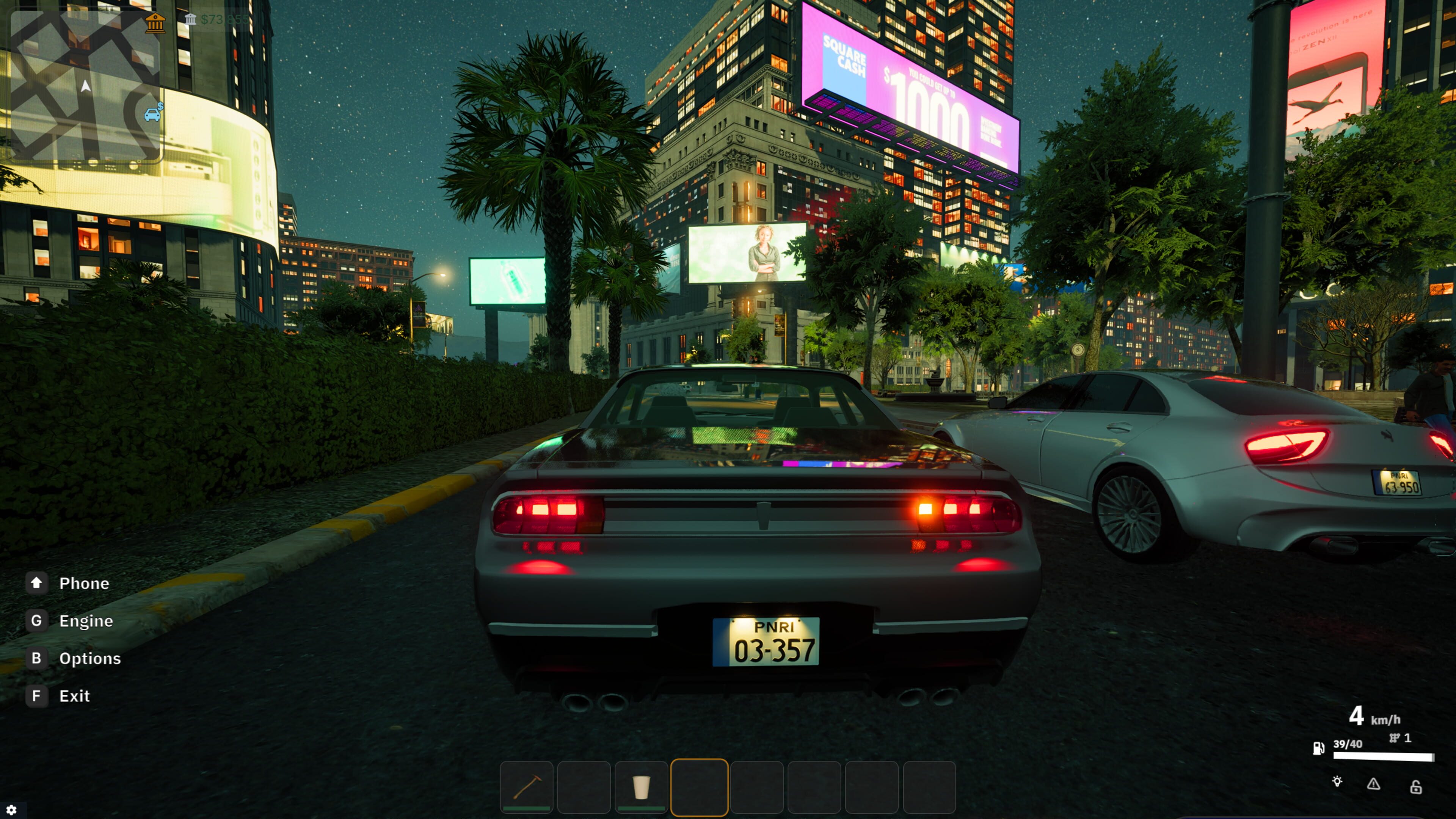1456x819 pixels.
Task: Select the blue car dealer map marker
Action: (152, 114)
